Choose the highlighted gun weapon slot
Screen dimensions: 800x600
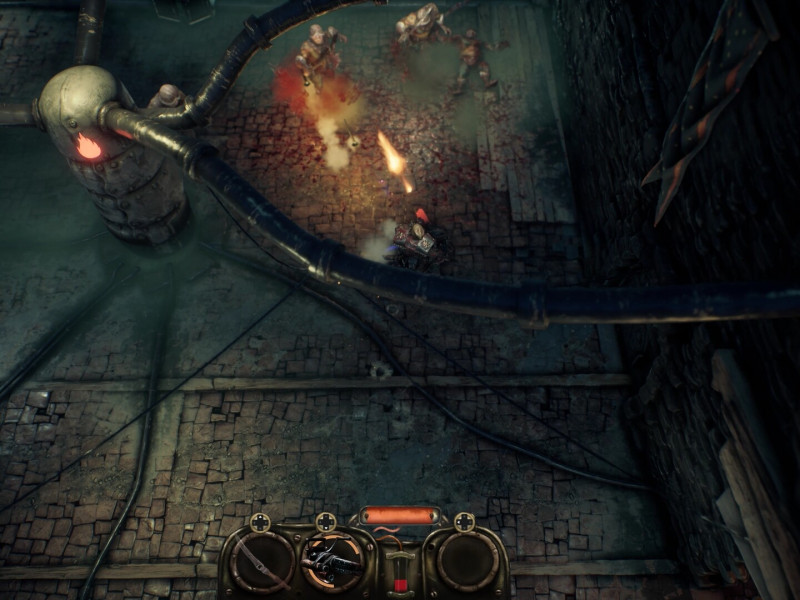pyautogui.click(x=331, y=562)
